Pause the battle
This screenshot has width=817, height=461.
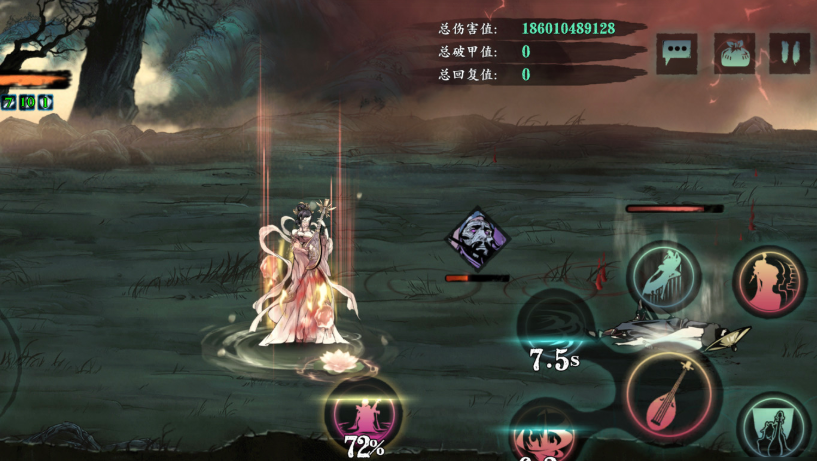[x=789, y=53]
